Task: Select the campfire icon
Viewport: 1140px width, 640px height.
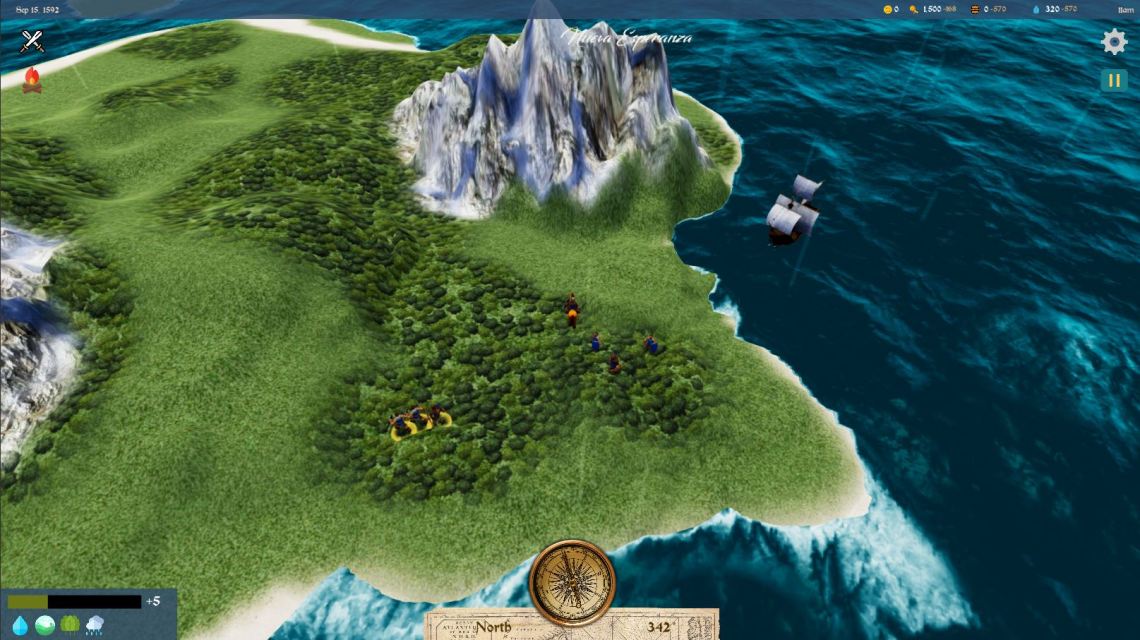Action: click(32, 80)
